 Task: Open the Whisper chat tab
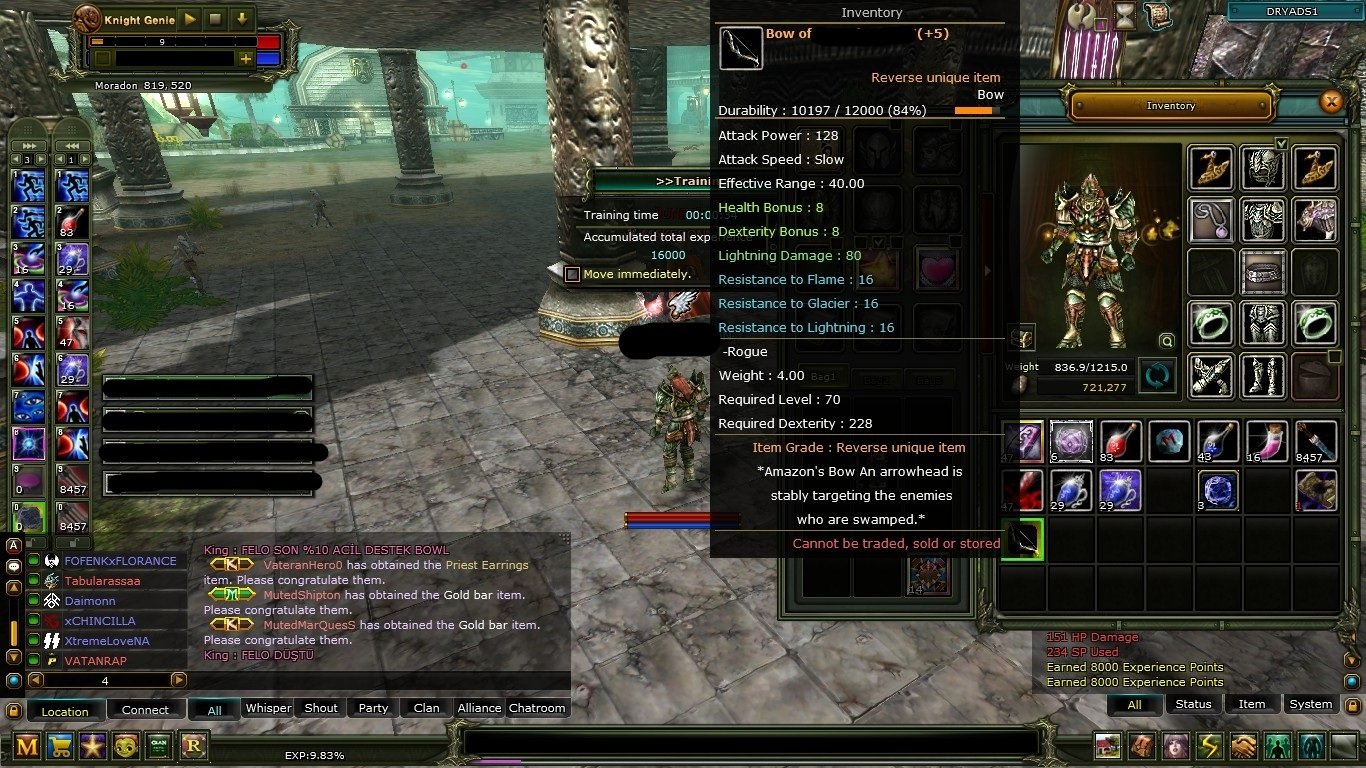point(267,707)
